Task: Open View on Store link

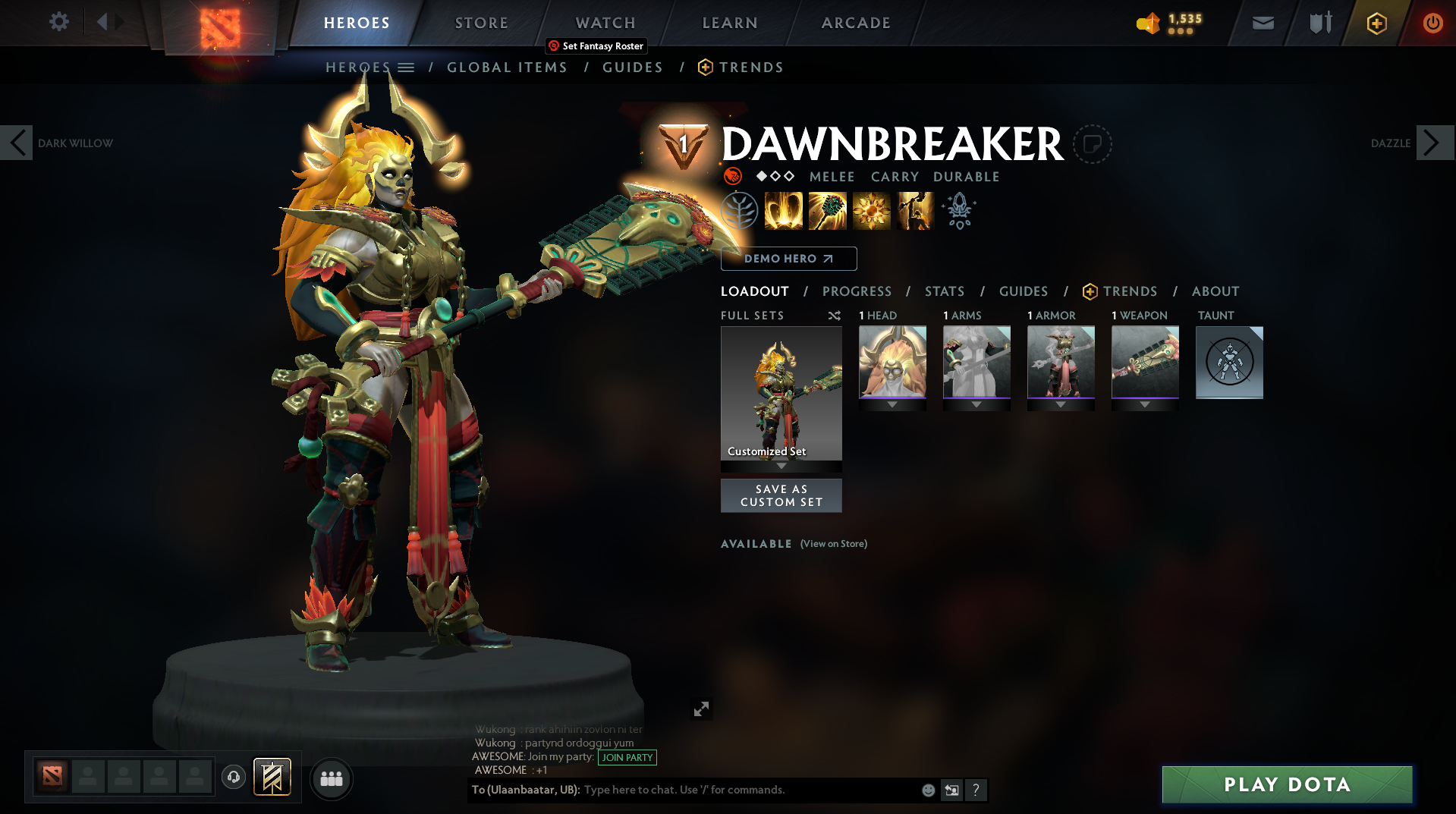Action: 833,544
